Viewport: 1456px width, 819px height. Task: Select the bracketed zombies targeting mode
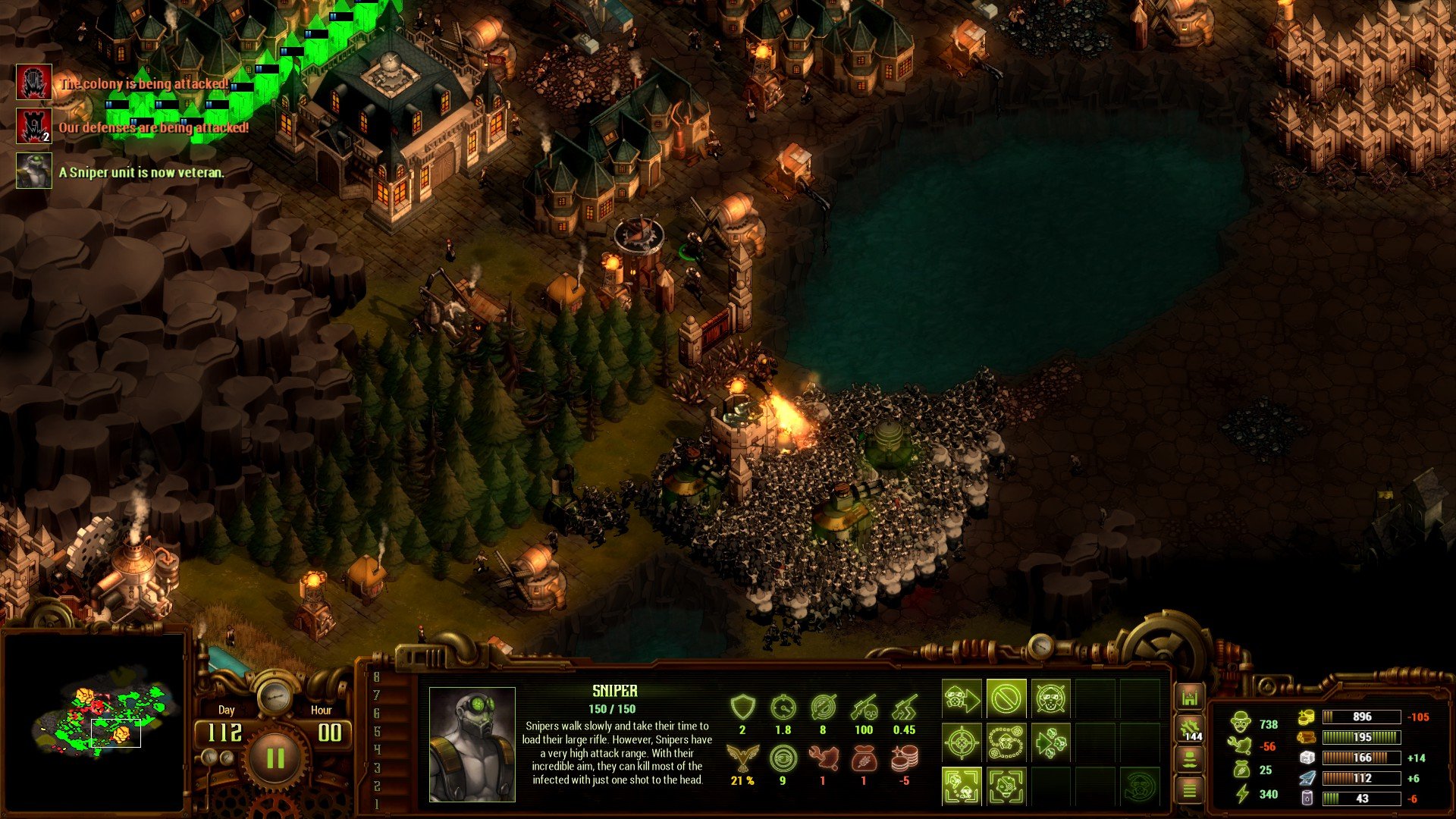click(x=962, y=786)
